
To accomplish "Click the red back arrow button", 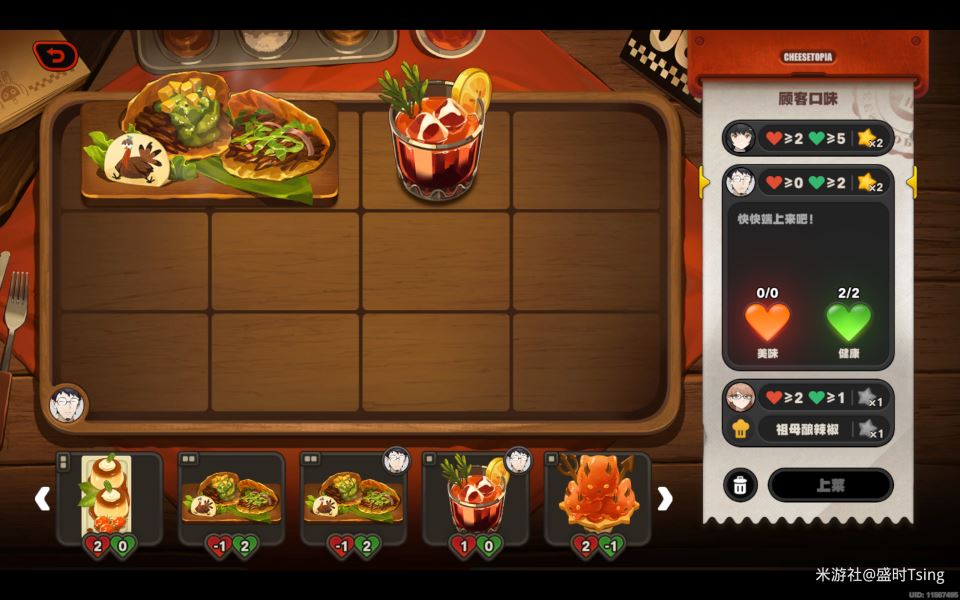I will coord(55,56).
